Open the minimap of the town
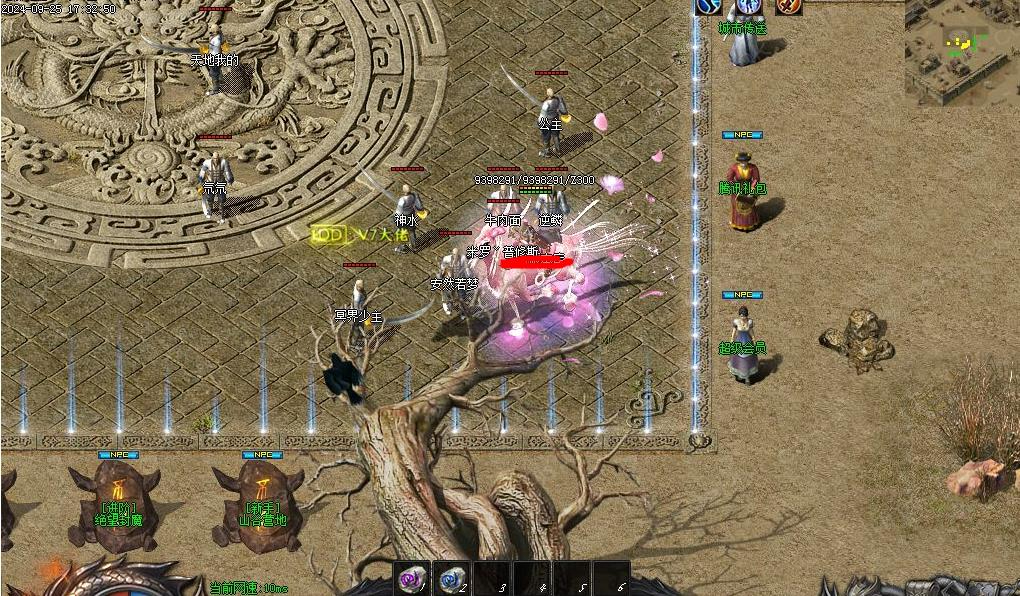 tap(961, 50)
